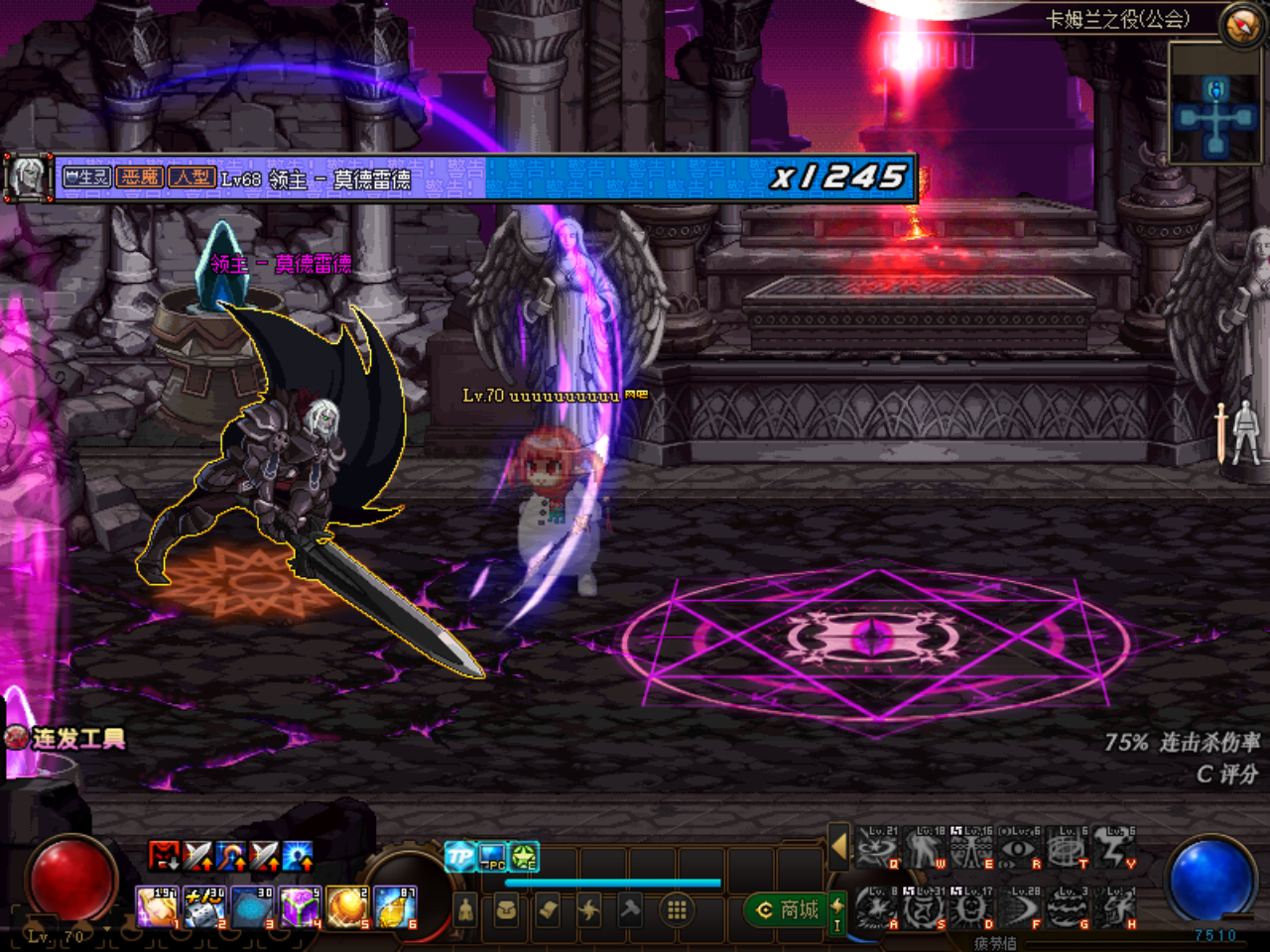Click the TP skill icon
Image resolution: width=1270 pixels, height=952 pixels.
(460, 856)
